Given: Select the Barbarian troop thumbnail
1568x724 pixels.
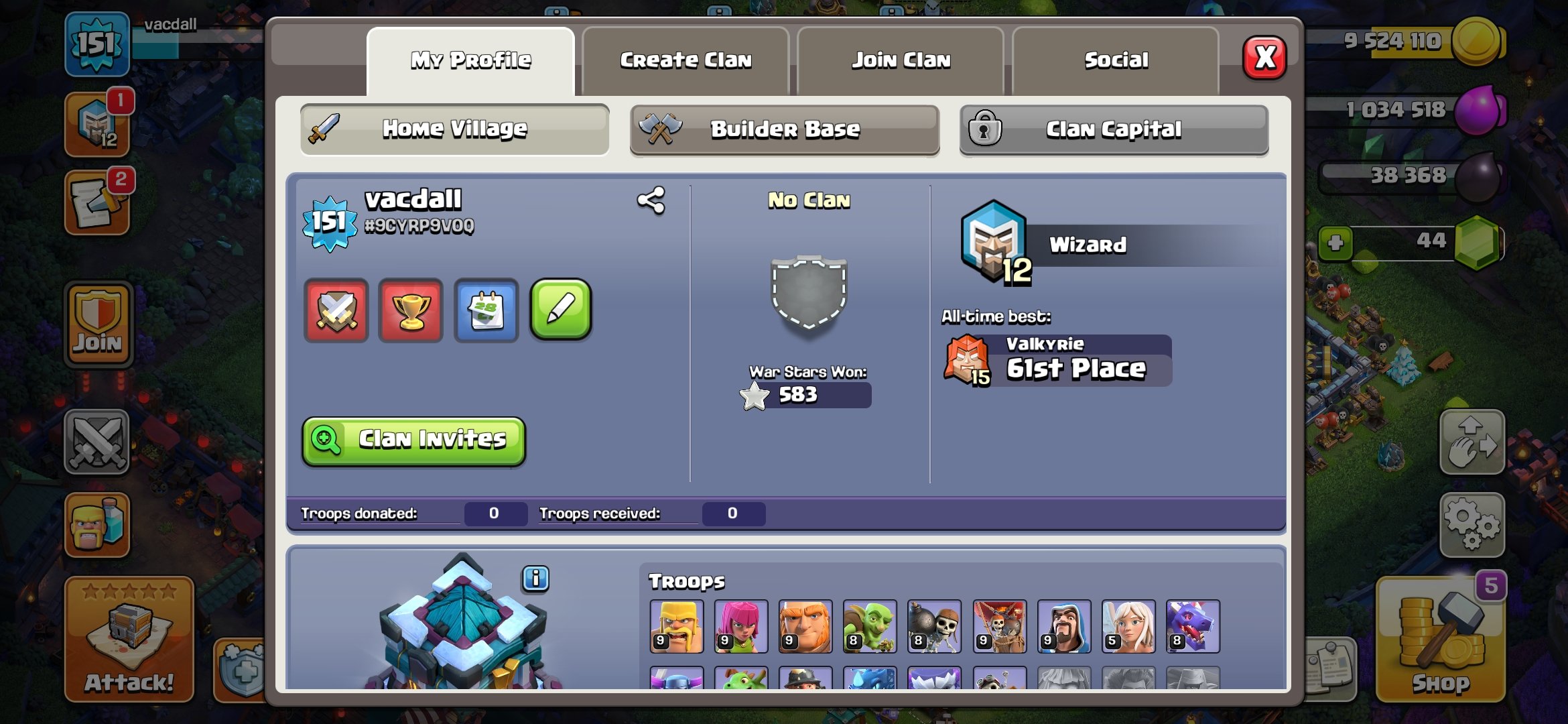Looking at the screenshot, I should coord(676,627).
